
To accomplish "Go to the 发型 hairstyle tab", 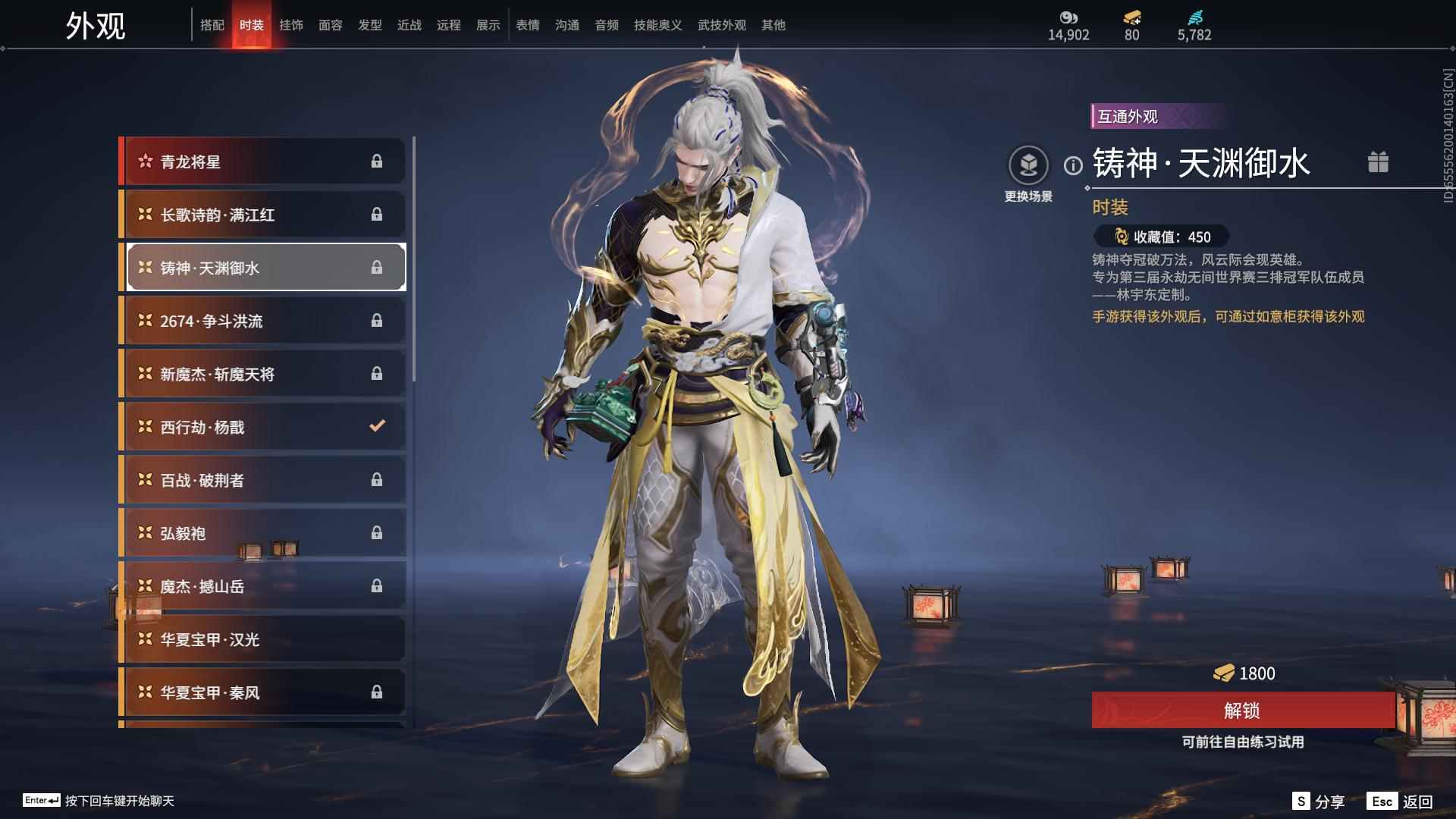I will (x=370, y=25).
